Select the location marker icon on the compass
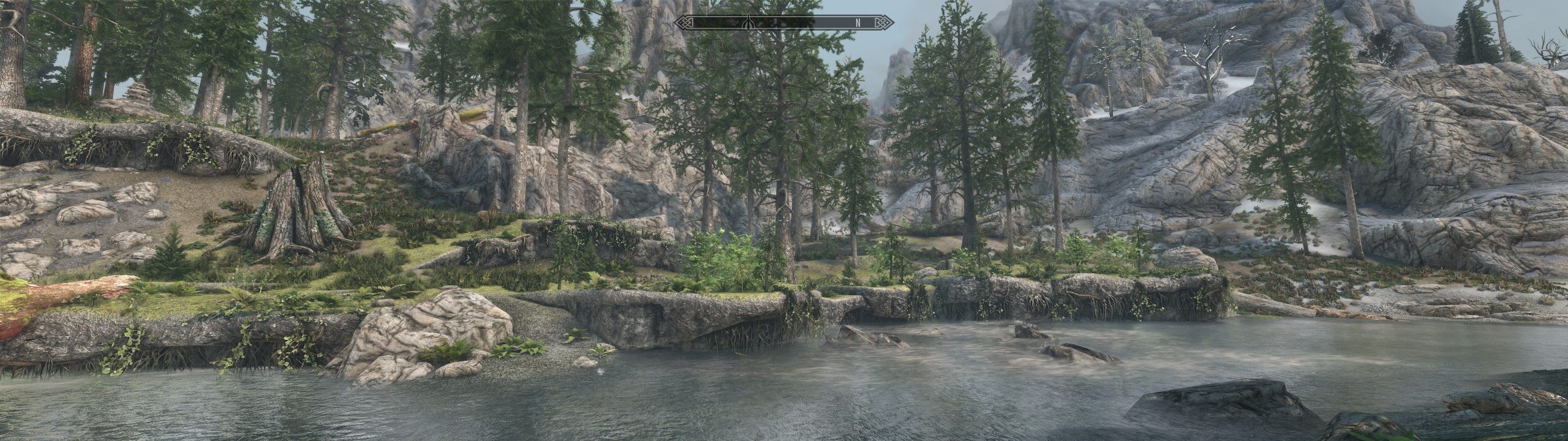This screenshot has width=1568, height=441. [748, 23]
